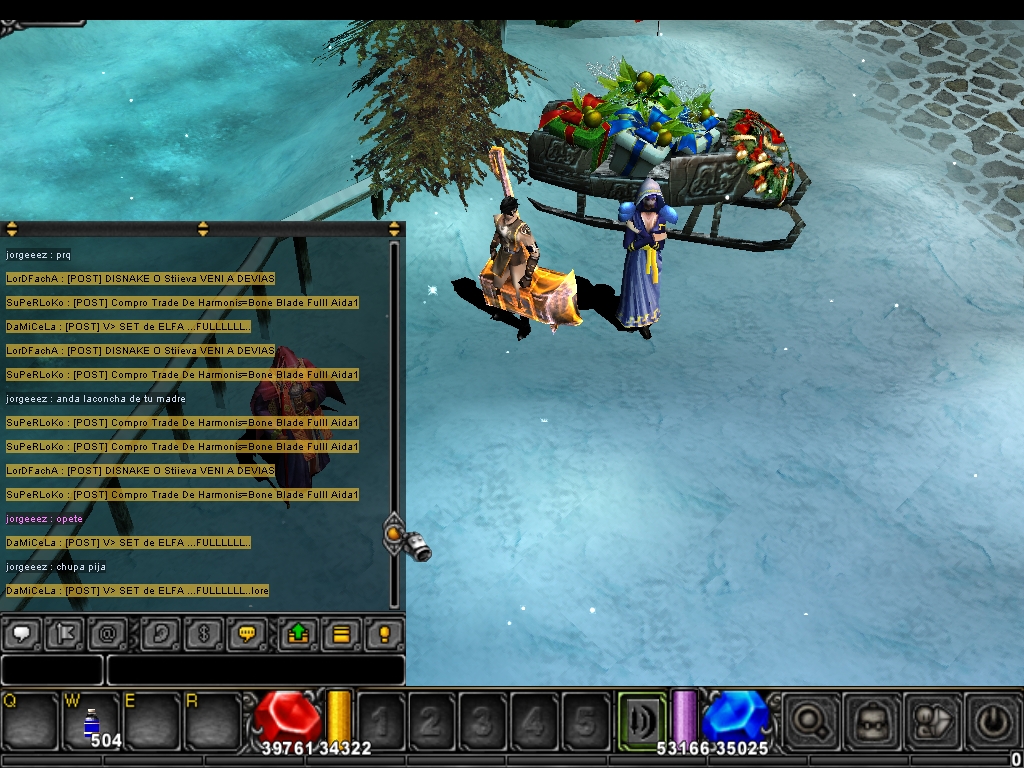Click the green arrow chat button

[298, 634]
